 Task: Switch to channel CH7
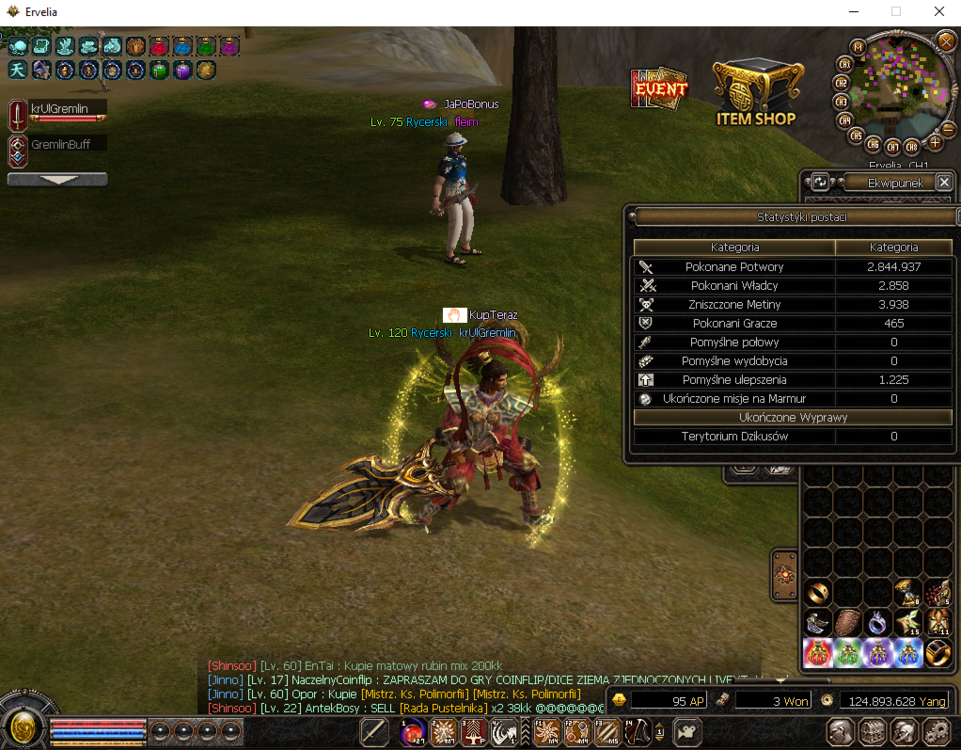point(892,147)
